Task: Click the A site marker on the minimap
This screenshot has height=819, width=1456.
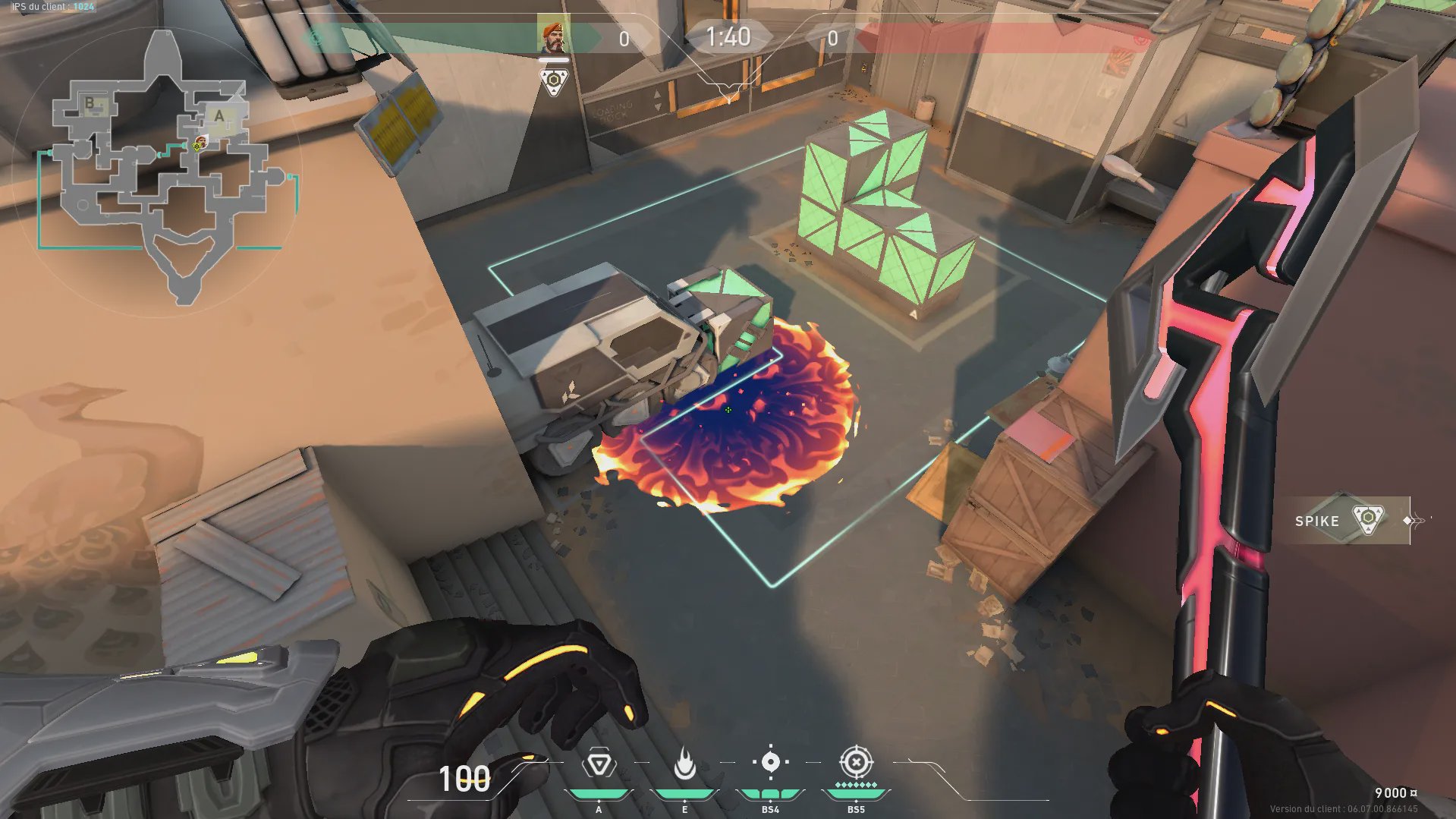Action: point(219,116)
